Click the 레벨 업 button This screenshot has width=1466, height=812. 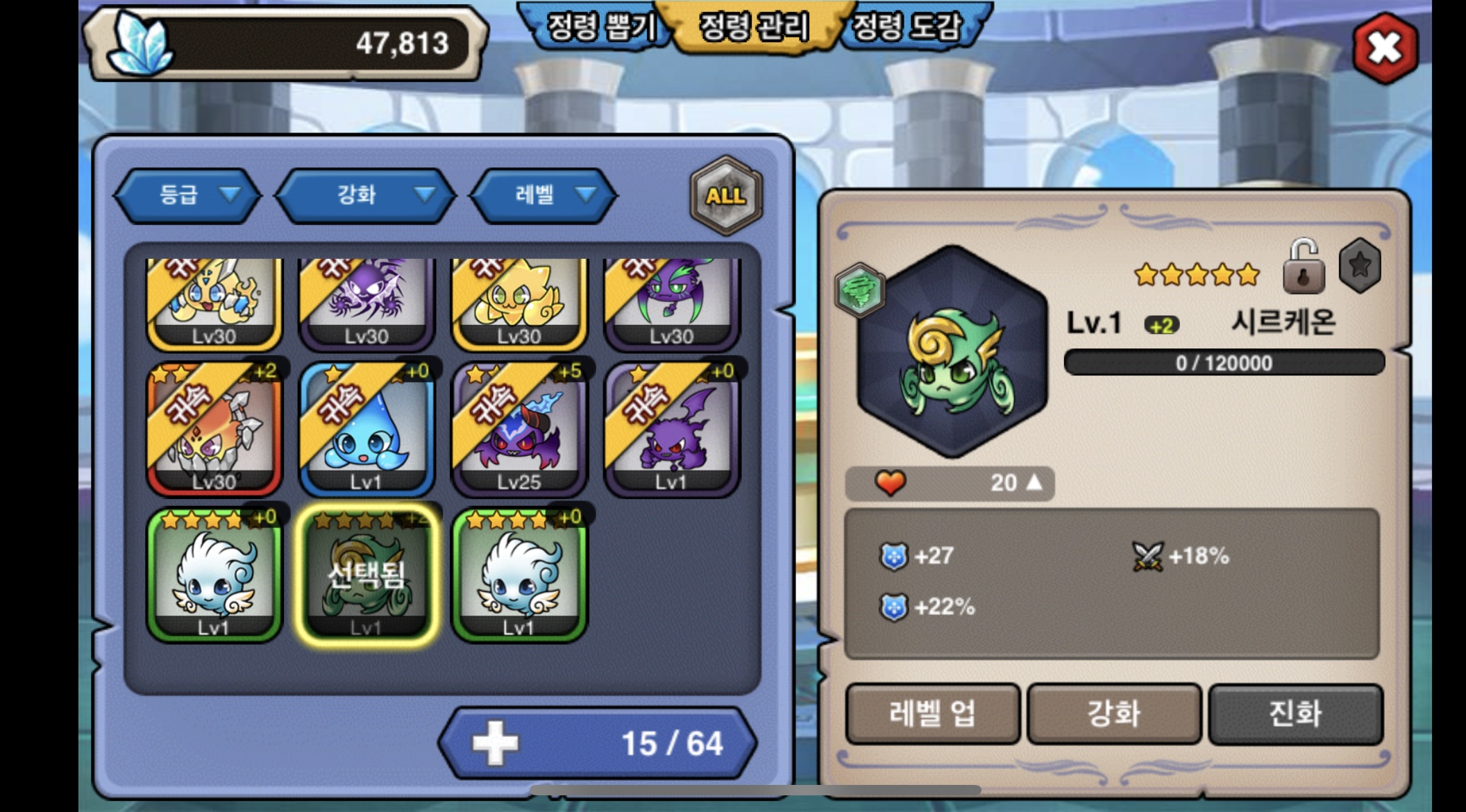coord(932,713)
